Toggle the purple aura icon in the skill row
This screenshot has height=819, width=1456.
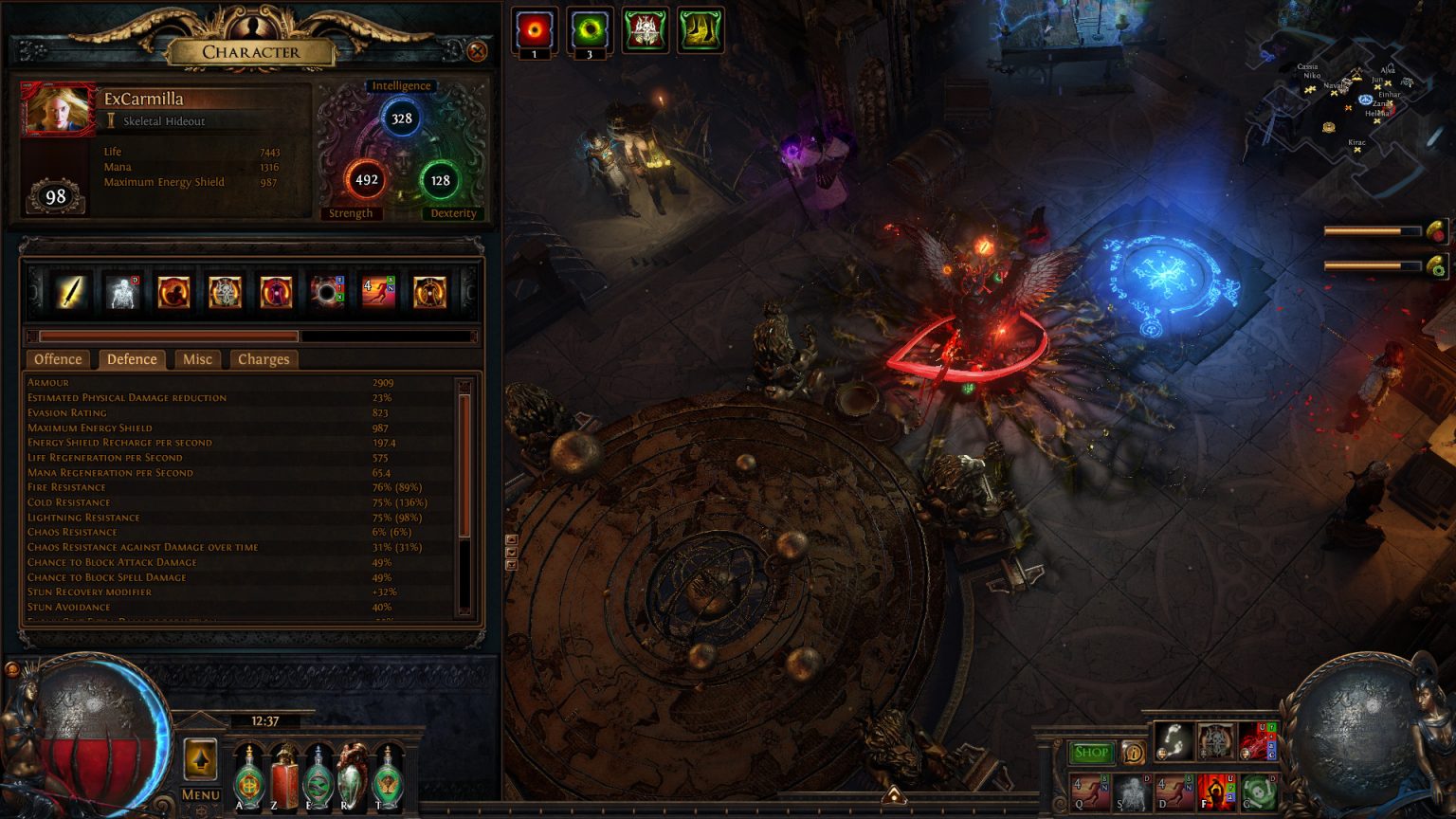pos(277,292)
